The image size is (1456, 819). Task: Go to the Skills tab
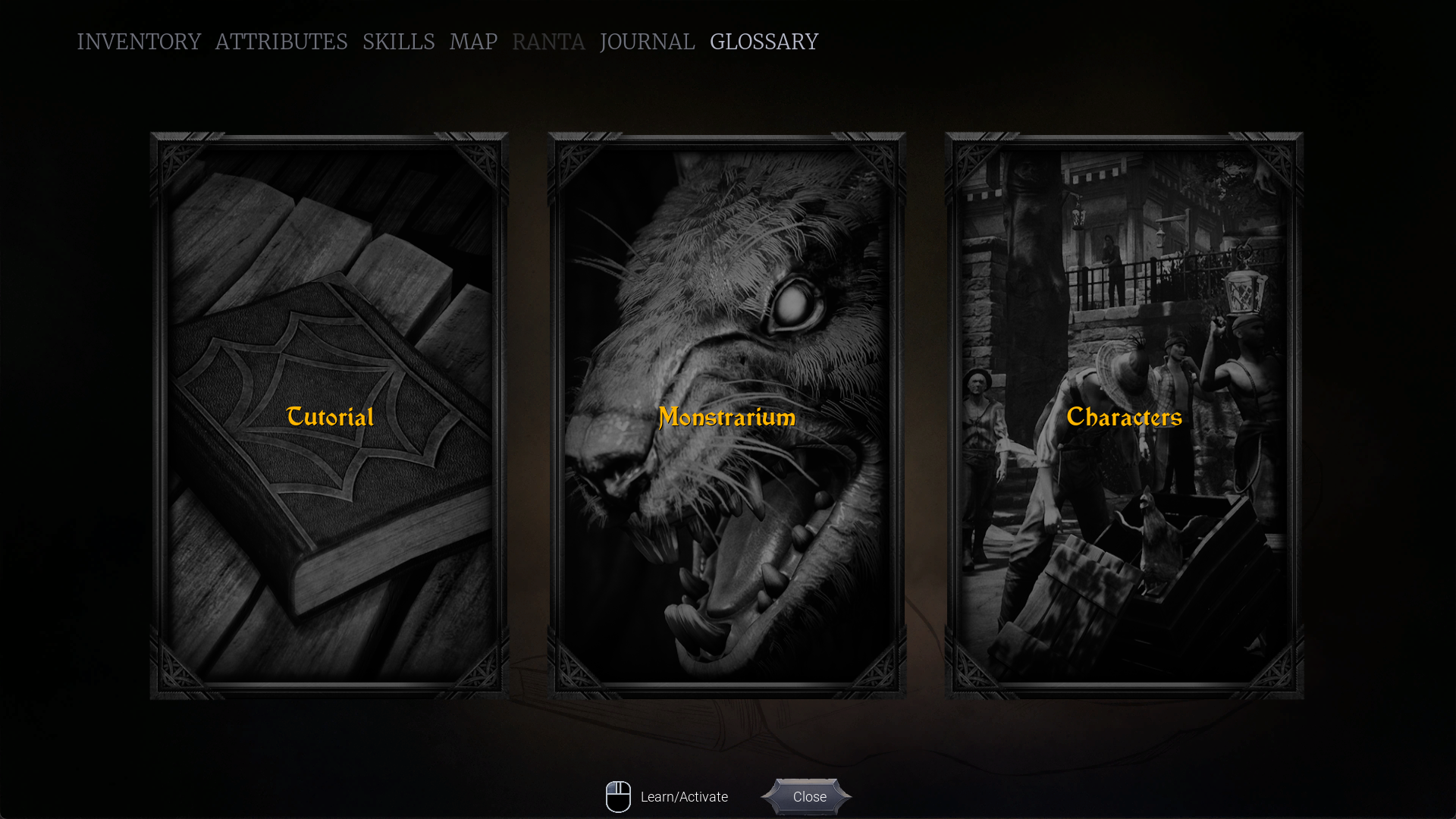399,42
